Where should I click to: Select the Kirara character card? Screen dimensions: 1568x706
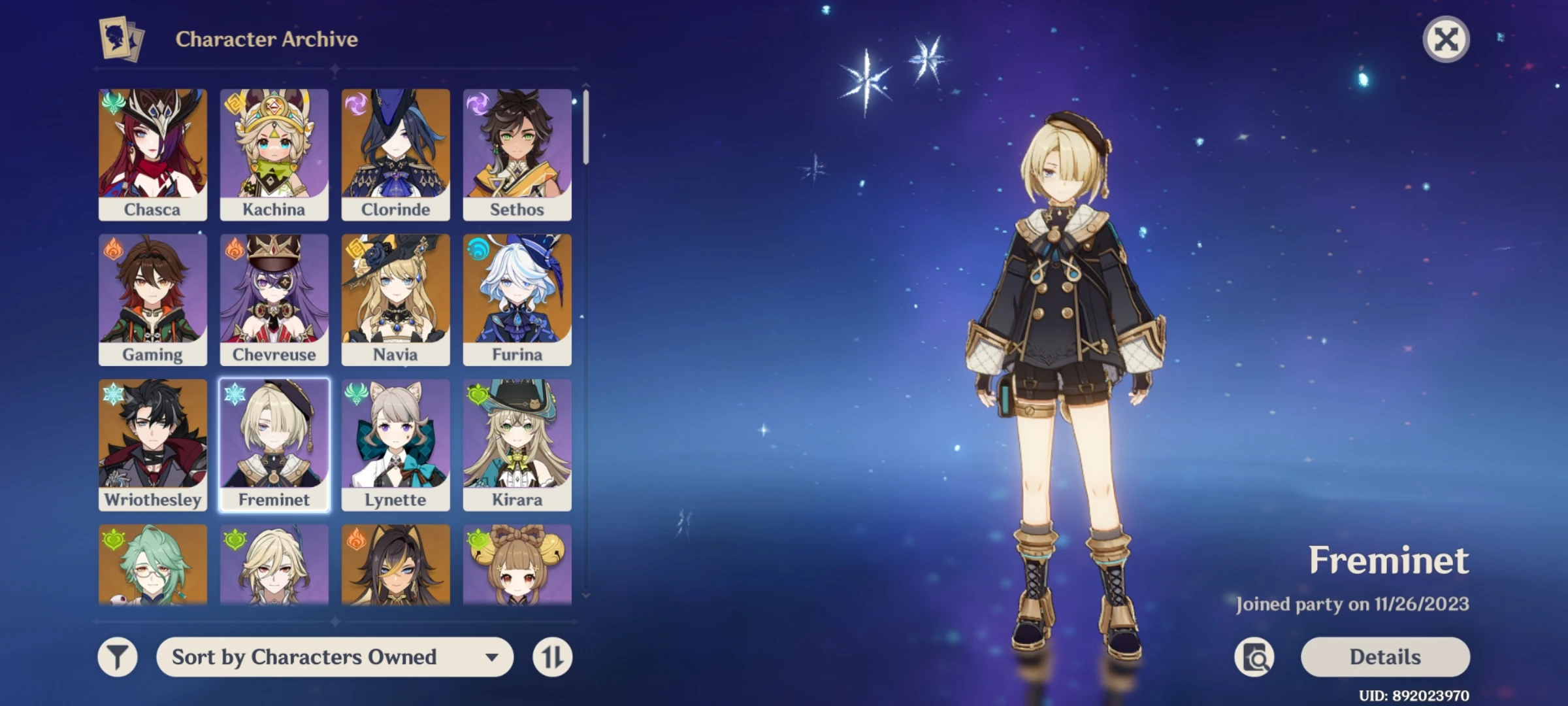[x=517, y=445]
